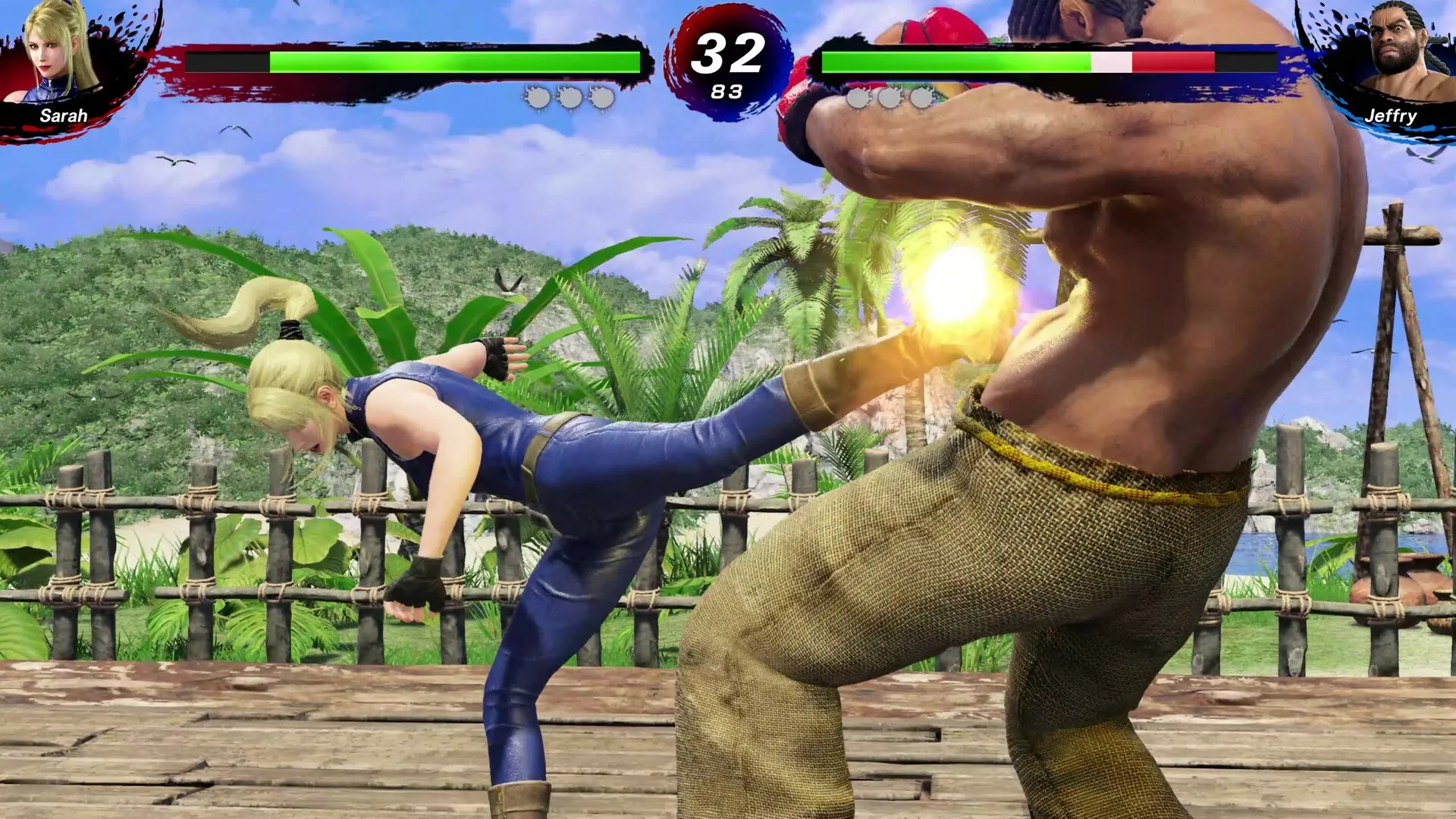Screen dimensions: 1456x819
Task: Select the last round marker under Jeffry's bar
Action: 920,97
